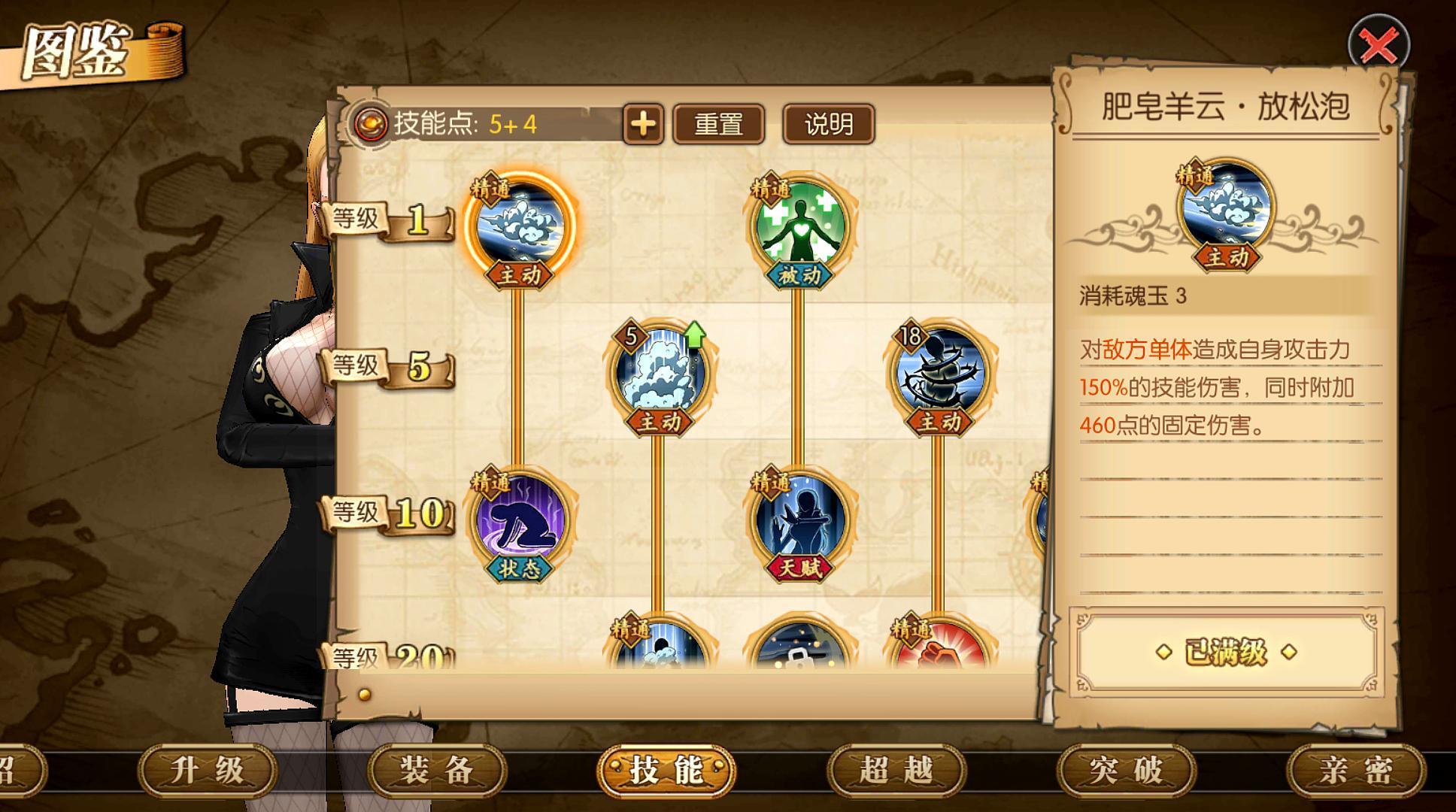Open the 说明 description button
The width and height of the screenshot is (1456, 812).
click(x=828, y=124)
